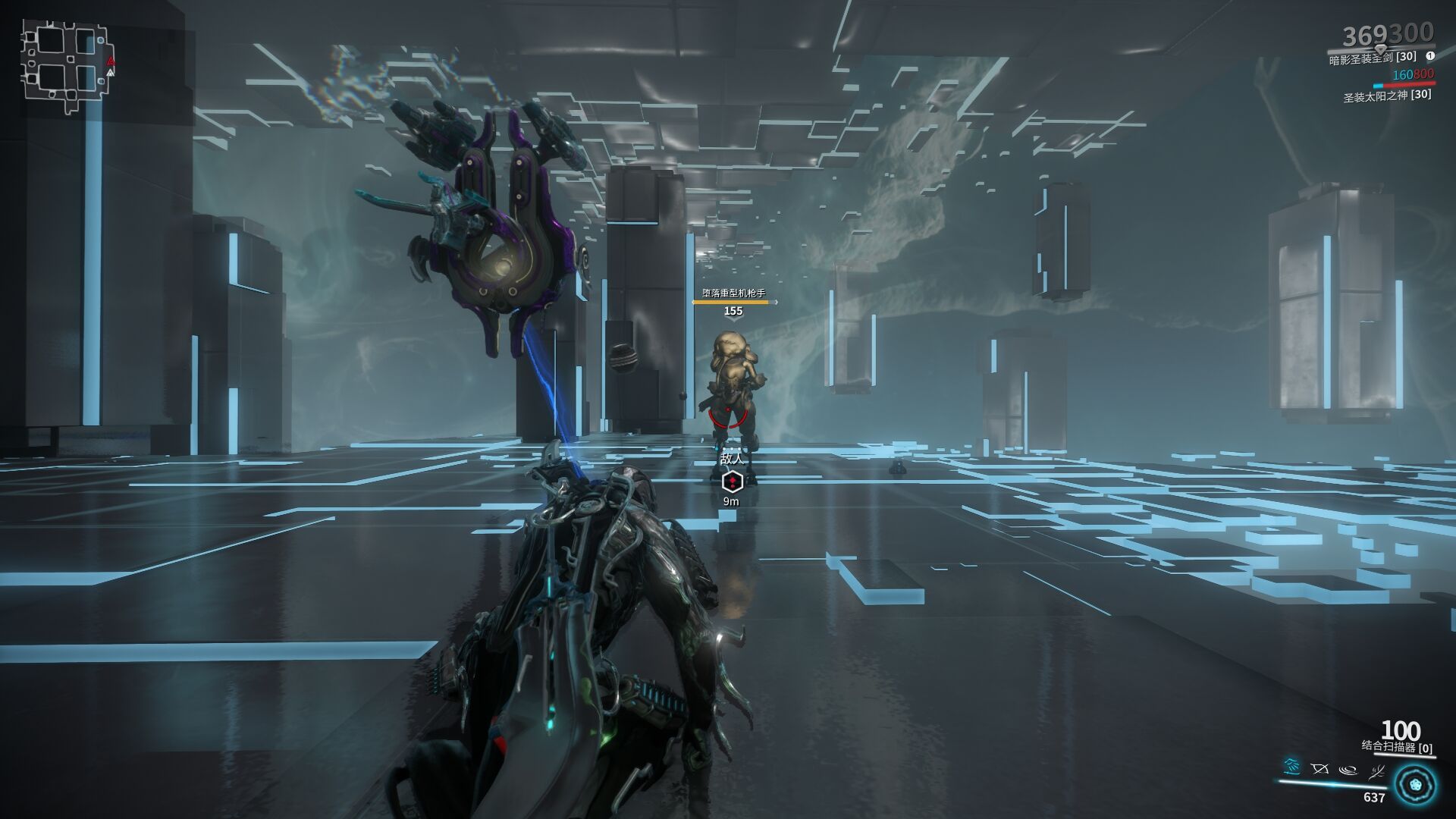
Task: Click the circular glowing flower emblem
Action: tap(1415, 784)
